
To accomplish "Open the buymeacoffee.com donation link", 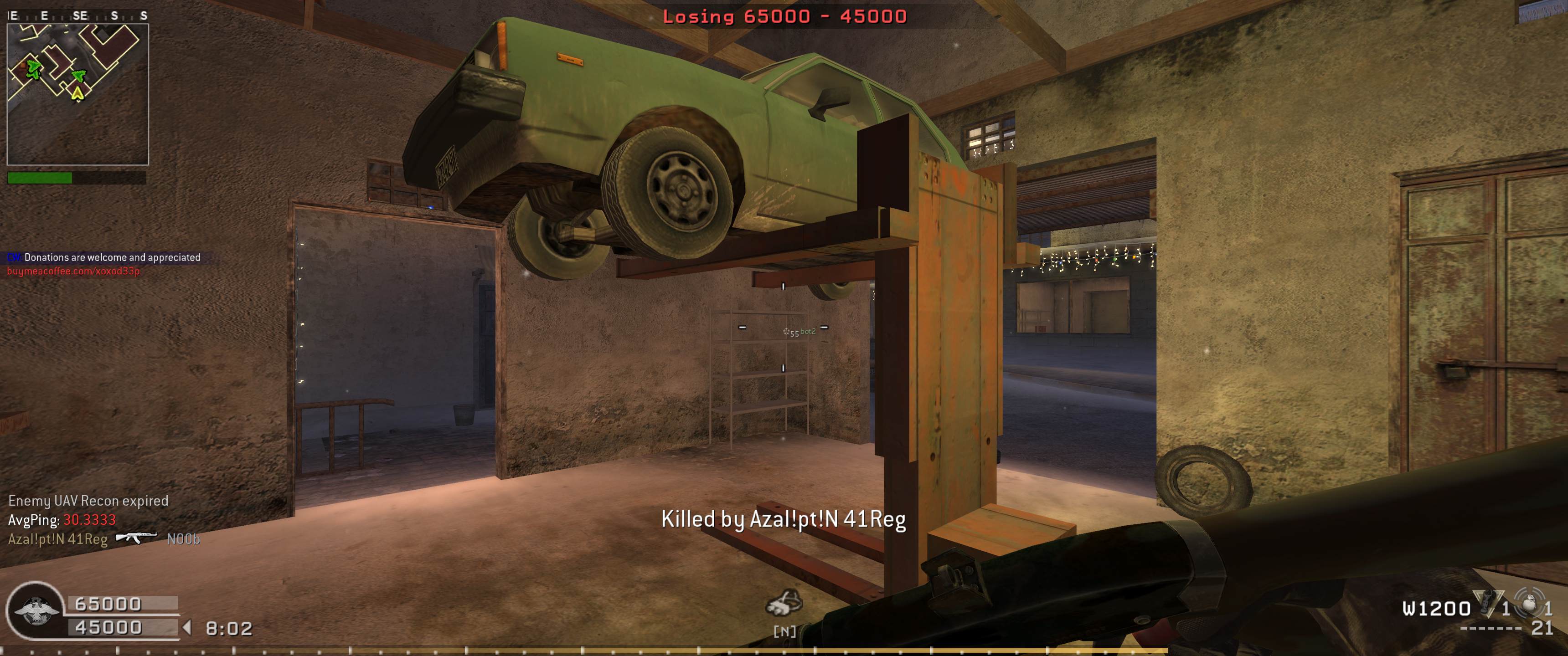I will click(74, 271).
